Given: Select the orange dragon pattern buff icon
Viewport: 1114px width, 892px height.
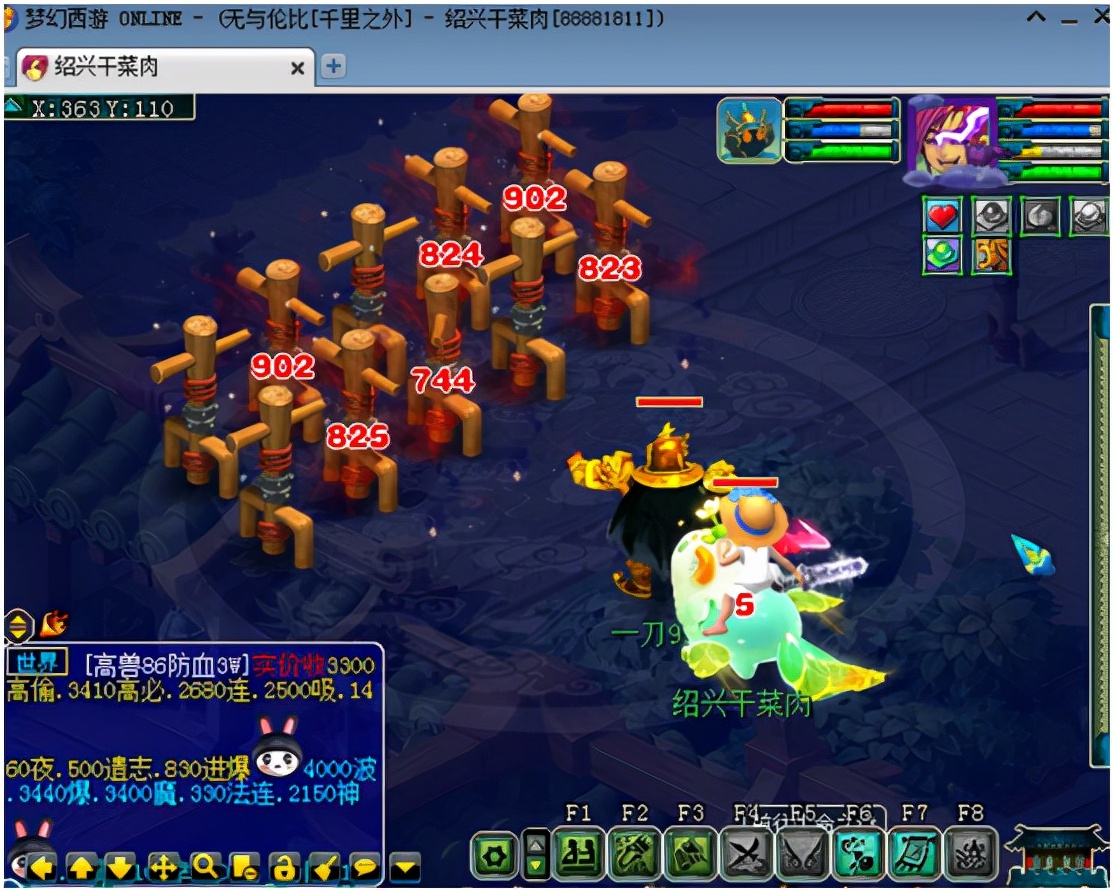Looking at the screenshot, I should point(990,255).
